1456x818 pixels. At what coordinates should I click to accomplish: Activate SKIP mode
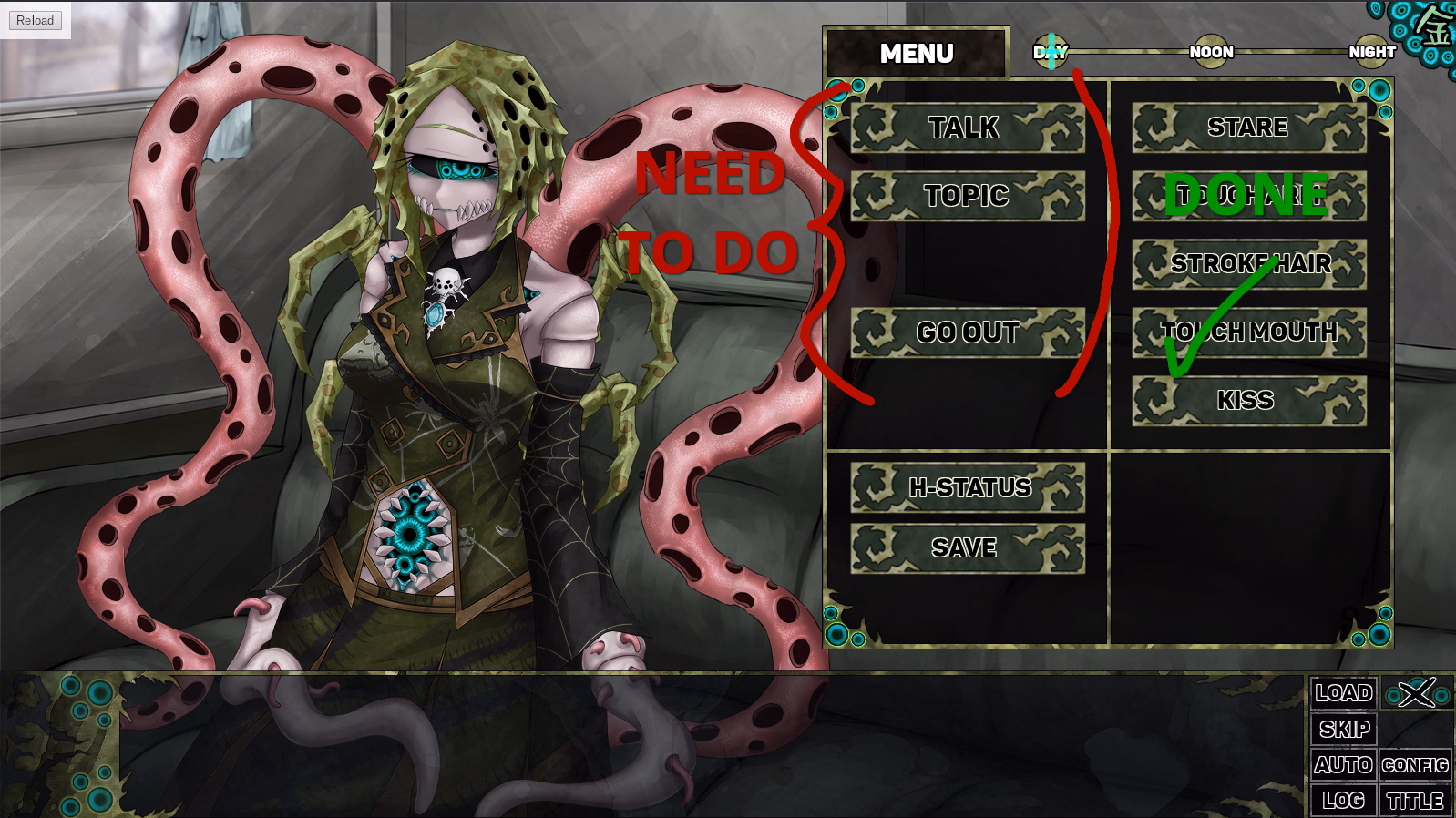tap(1343, 730)
